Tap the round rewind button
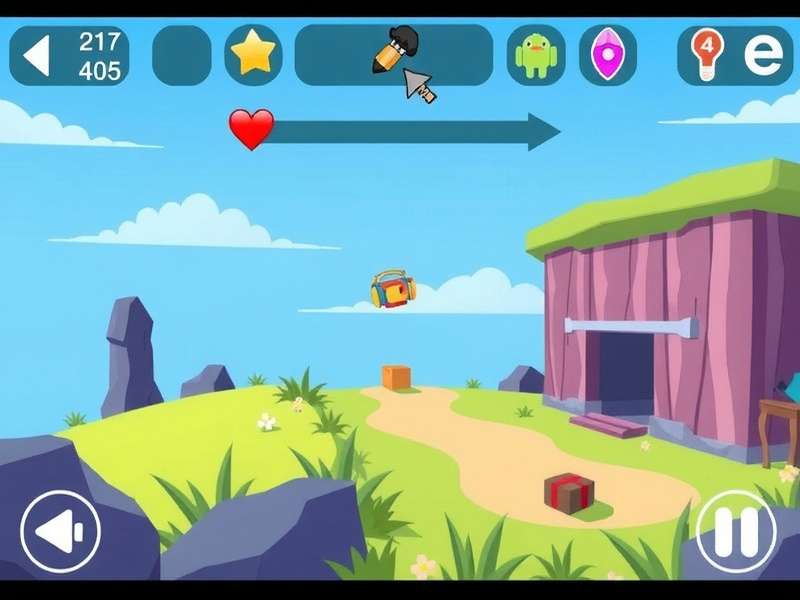Viewport: 800px width, 600px height. click(x=60, y=530)
